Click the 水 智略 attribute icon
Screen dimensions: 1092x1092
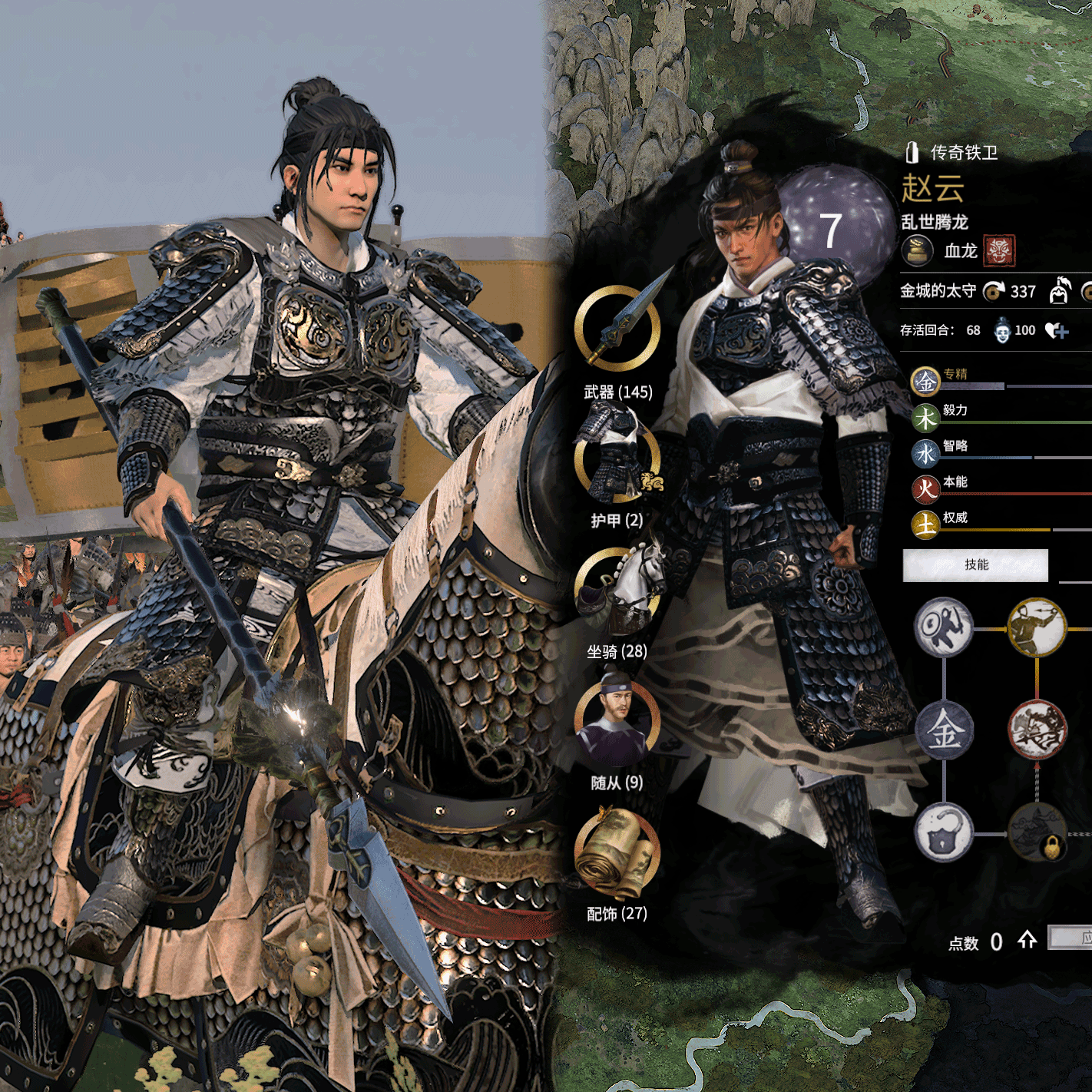926,454
